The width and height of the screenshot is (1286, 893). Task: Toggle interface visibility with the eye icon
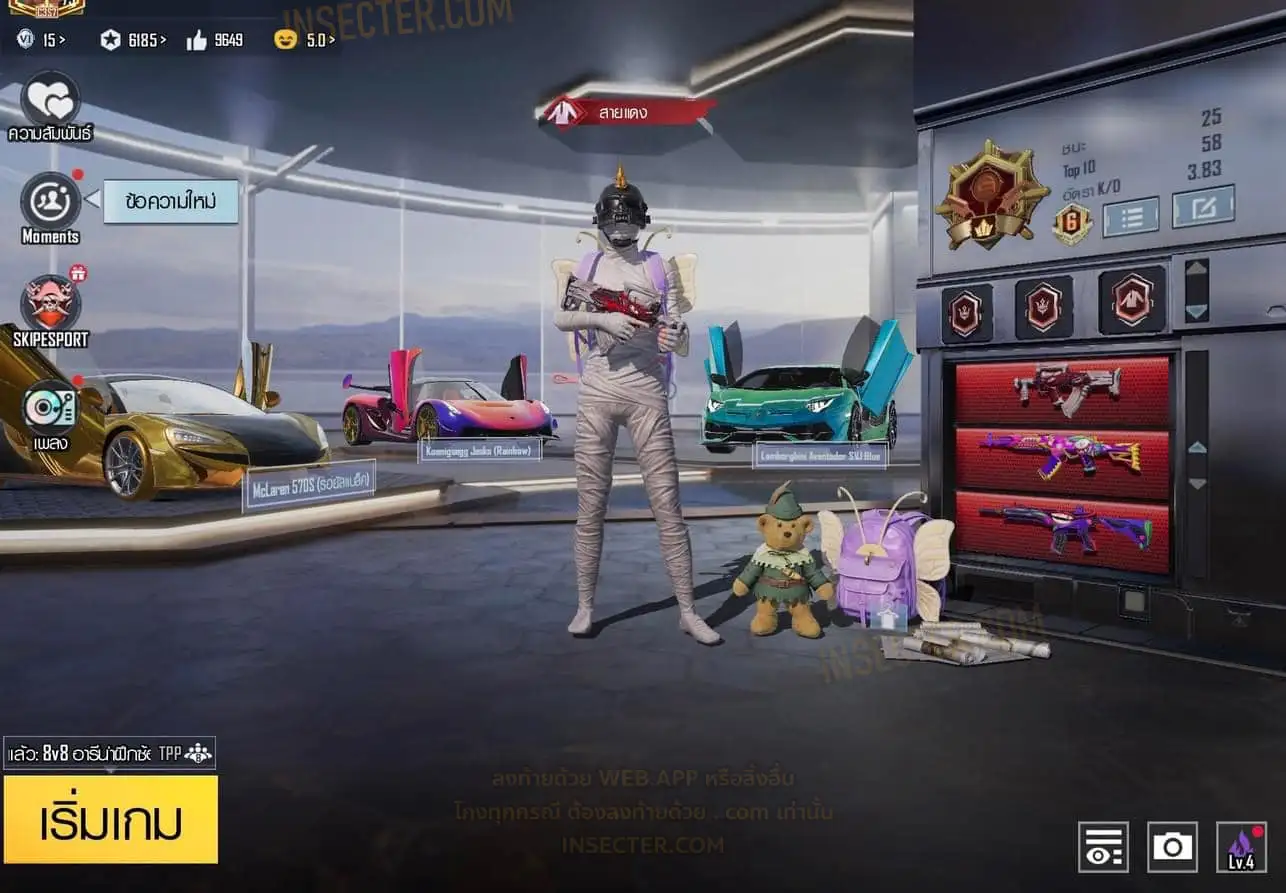[1103, 847]
